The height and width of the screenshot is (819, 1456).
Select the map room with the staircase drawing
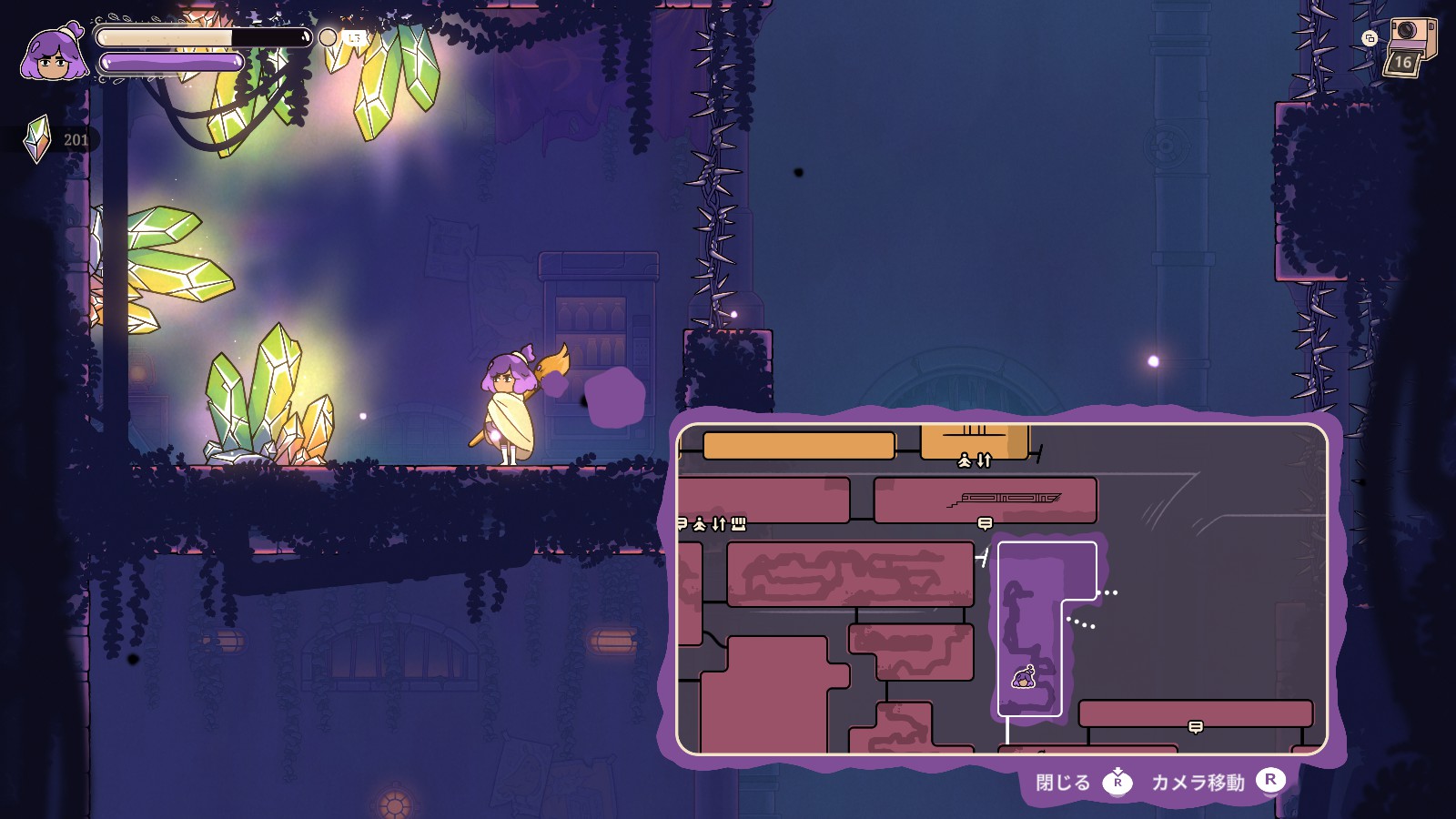tap(985, 499)
